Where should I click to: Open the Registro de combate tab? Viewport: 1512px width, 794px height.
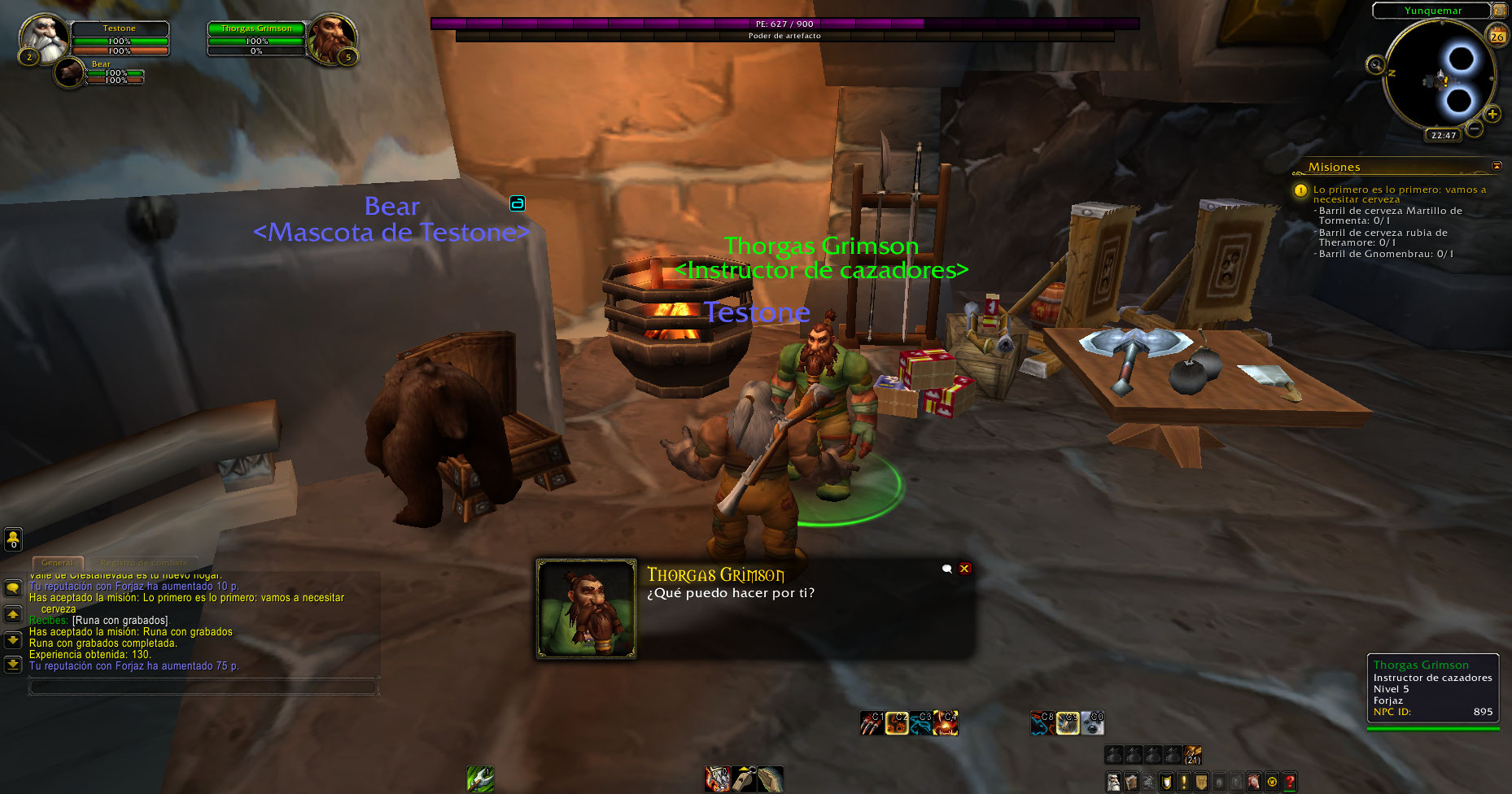[x=143, y=562]
